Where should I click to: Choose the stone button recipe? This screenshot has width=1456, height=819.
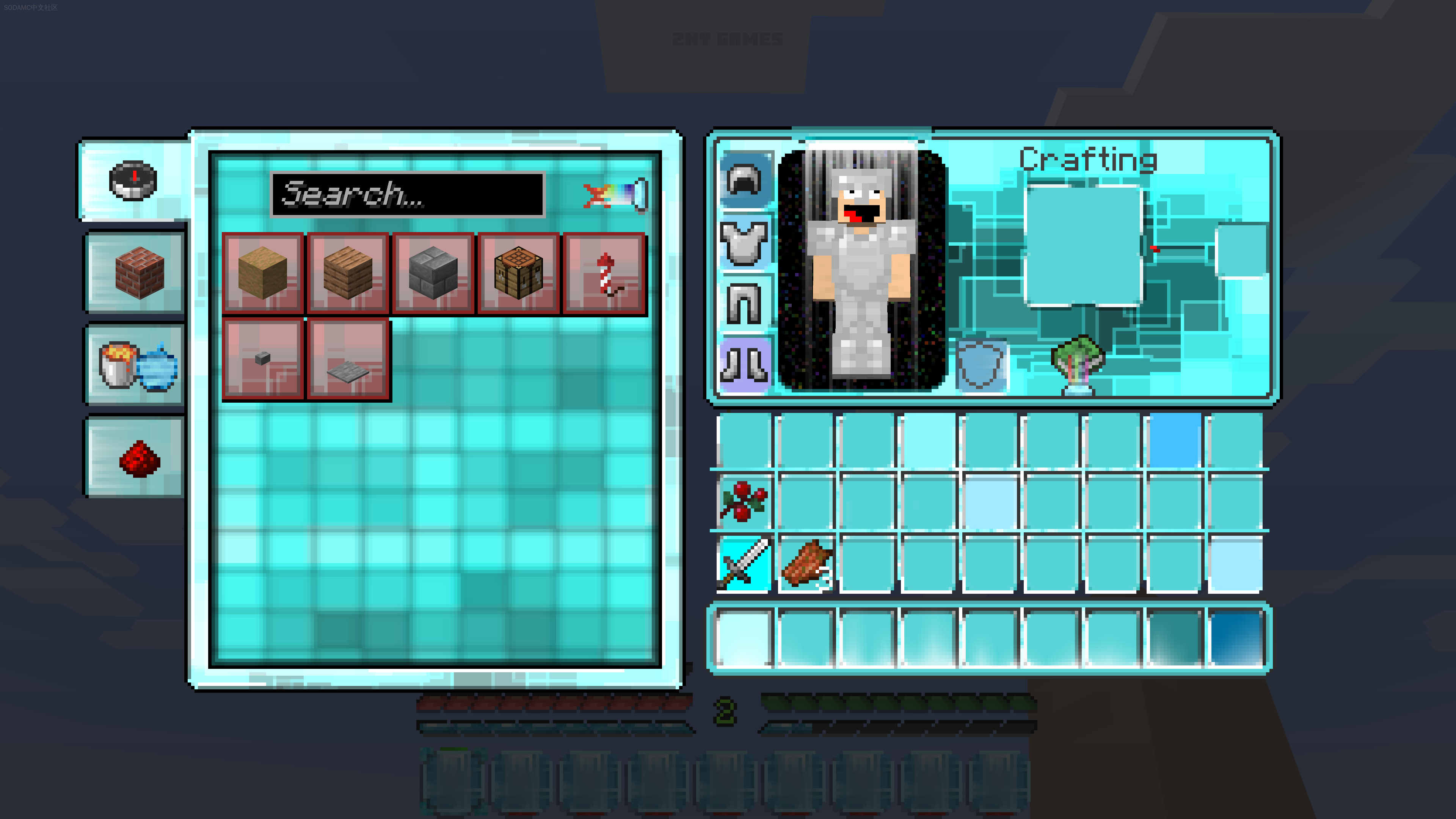click(263, 359)
